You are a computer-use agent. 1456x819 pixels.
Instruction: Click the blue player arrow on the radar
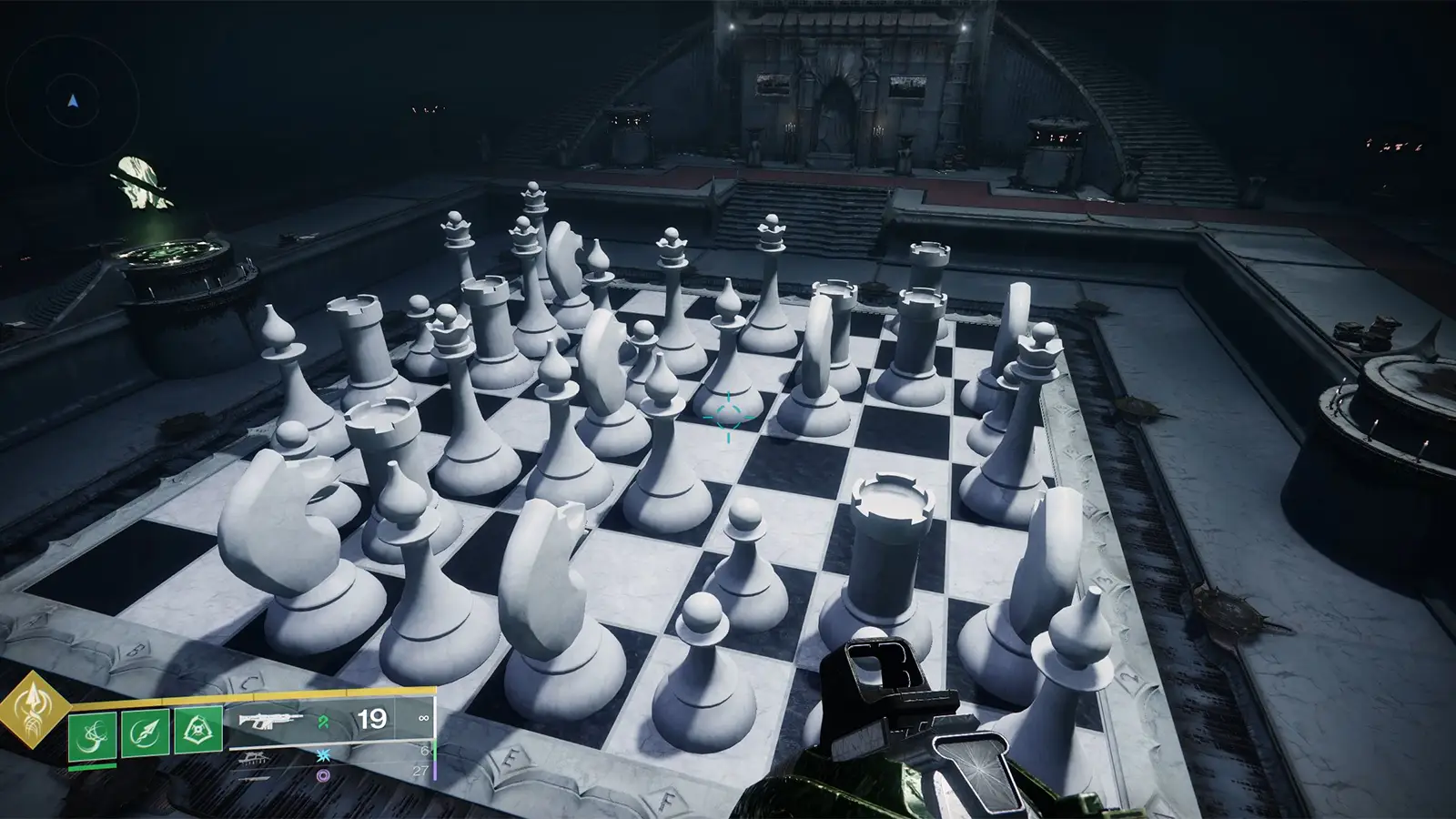click(x=71, y=102)
